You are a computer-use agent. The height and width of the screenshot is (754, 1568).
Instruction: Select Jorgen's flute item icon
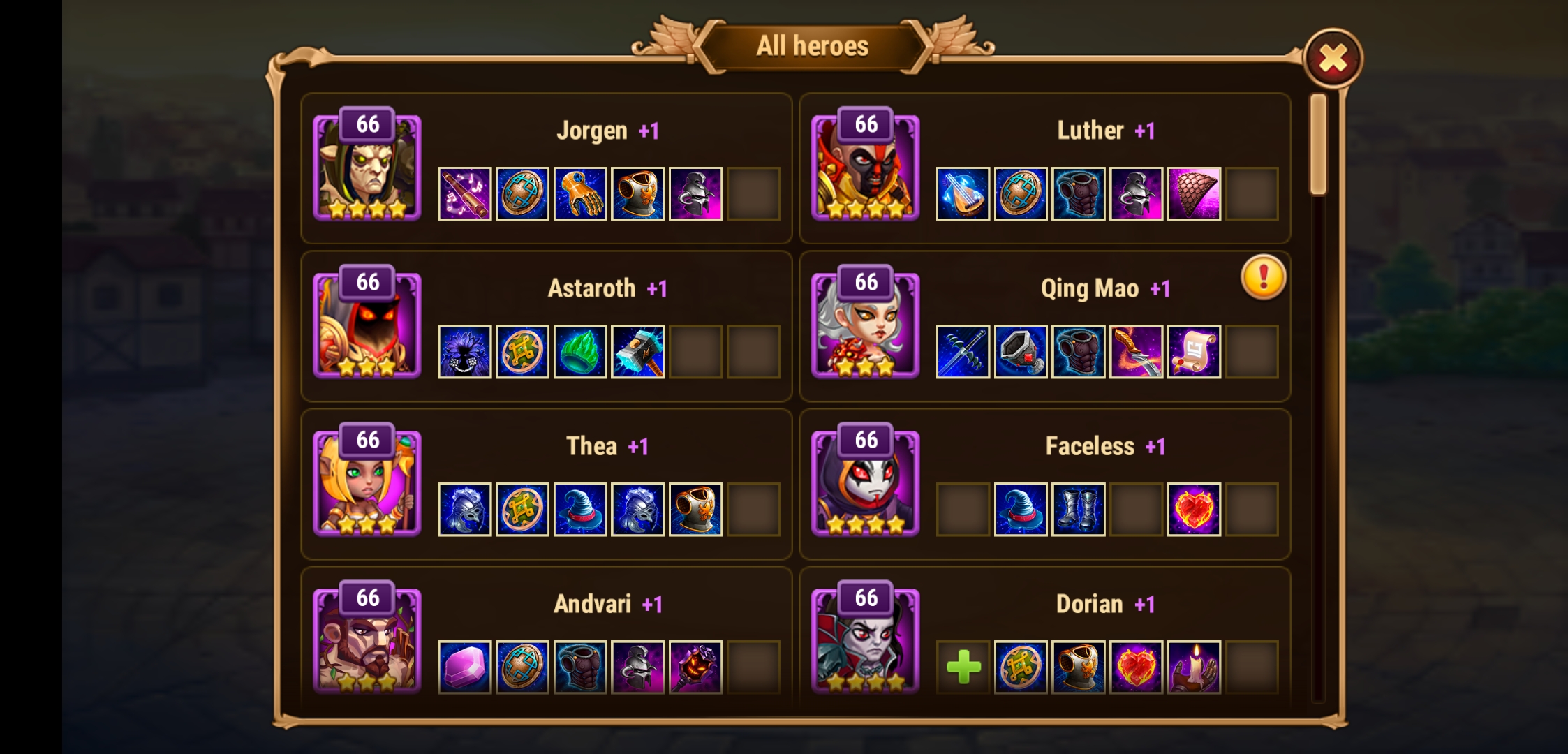click(465, 193)
